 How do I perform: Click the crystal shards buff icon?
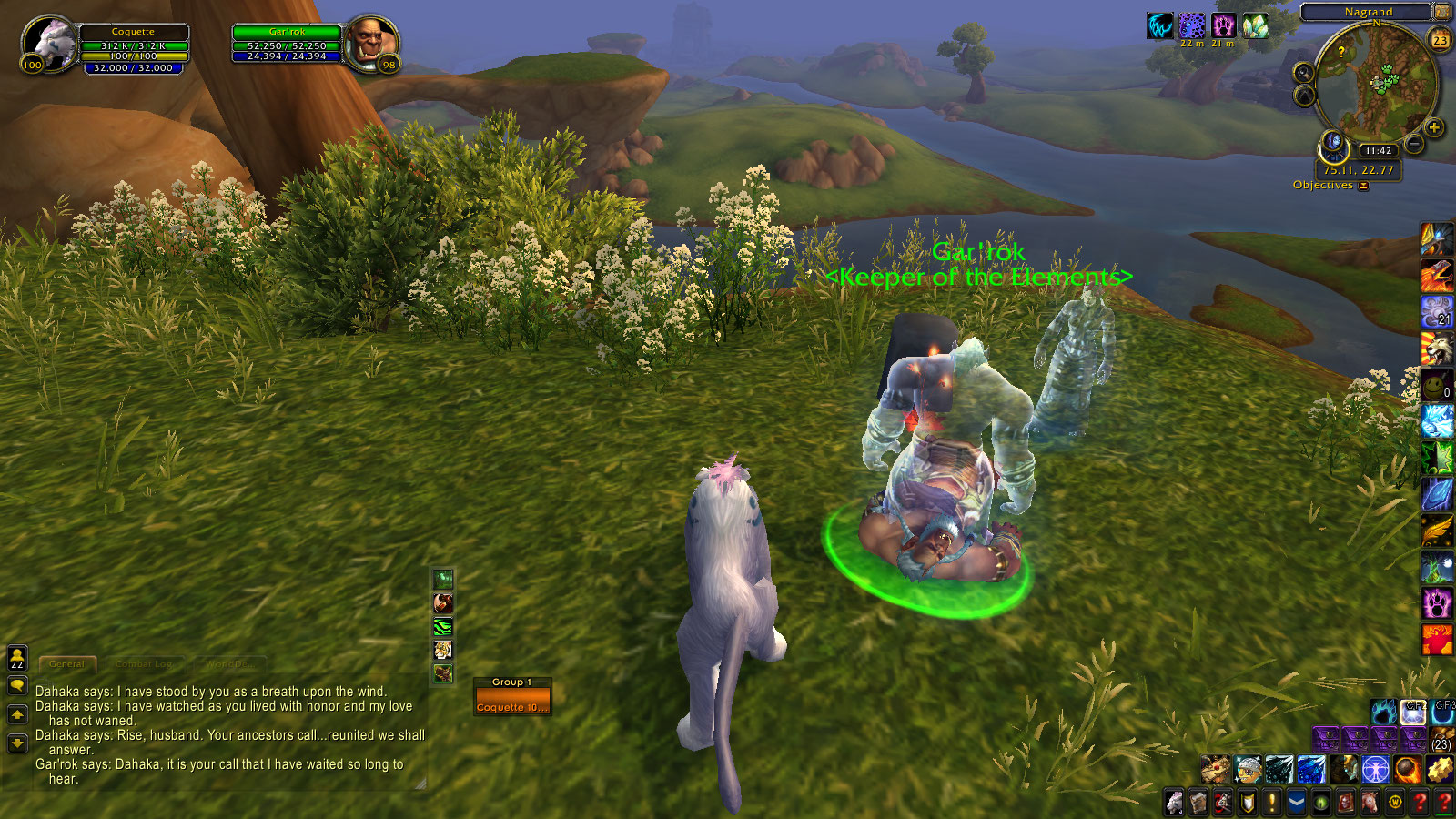click(x=1255, y=25)
